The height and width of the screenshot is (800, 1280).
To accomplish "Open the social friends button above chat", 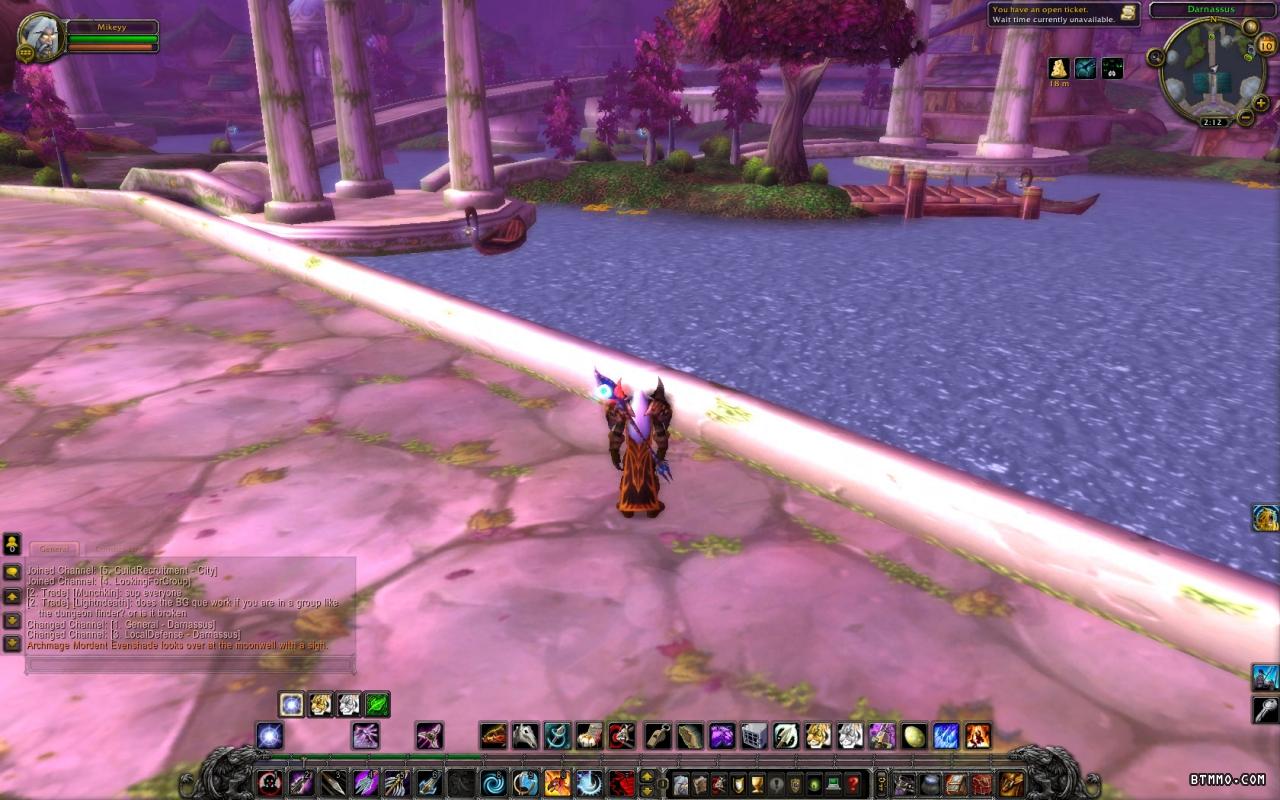I will pyautogui.click(x=12, y=544).
